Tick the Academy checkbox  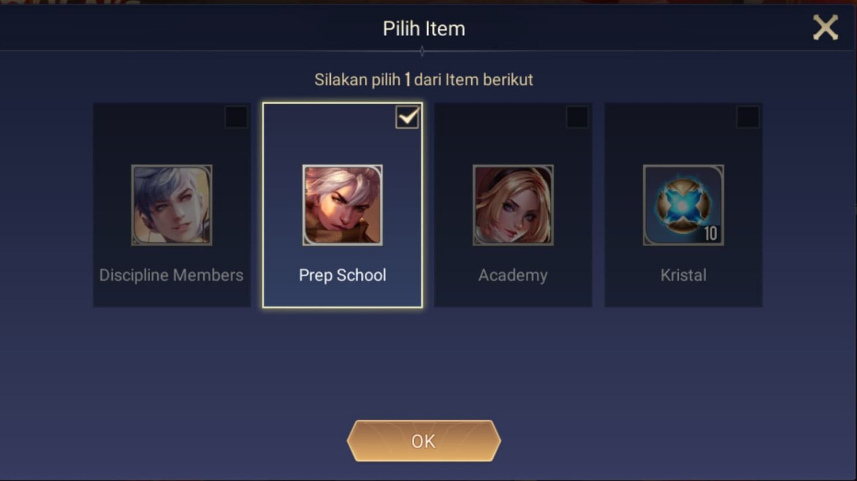(577, 117)
